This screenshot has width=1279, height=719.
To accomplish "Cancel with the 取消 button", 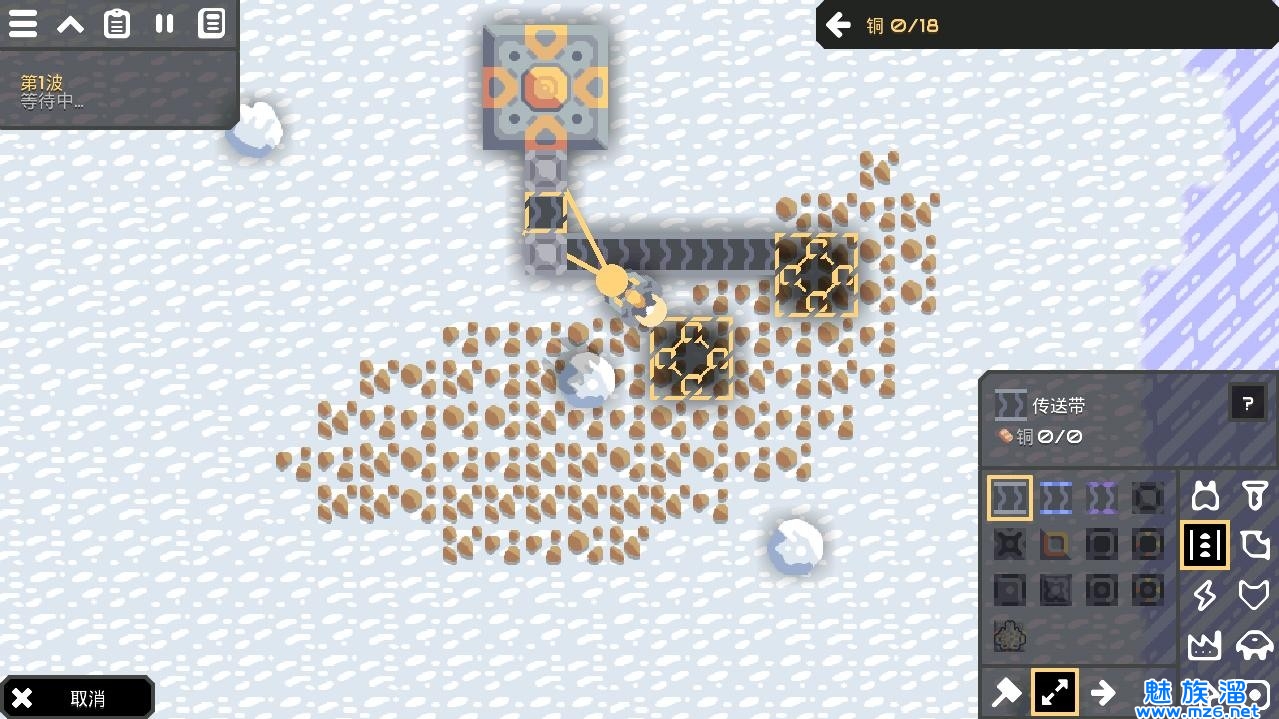I will click(77, 698).
